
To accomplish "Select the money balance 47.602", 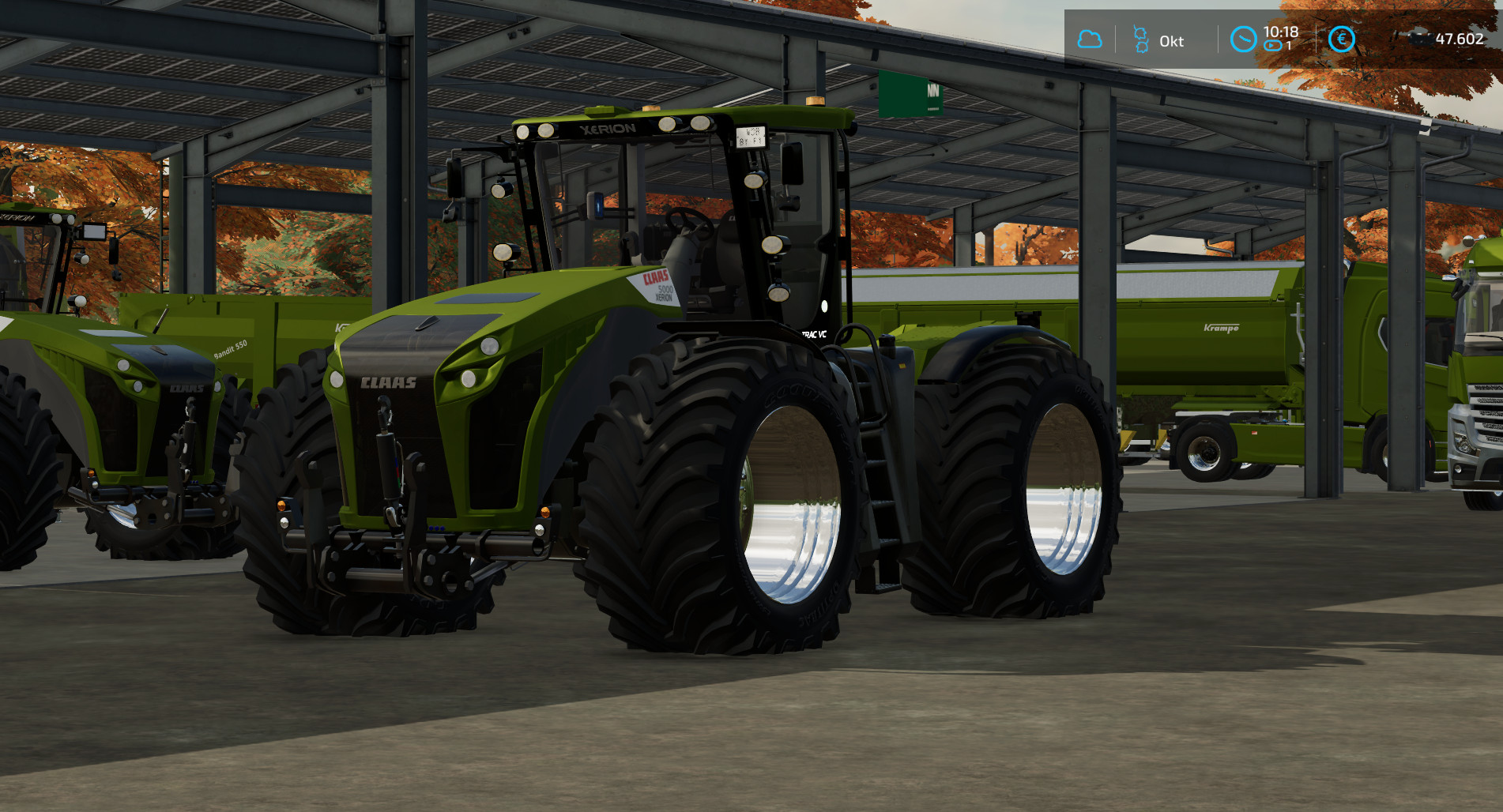I will coord(1458,36).
